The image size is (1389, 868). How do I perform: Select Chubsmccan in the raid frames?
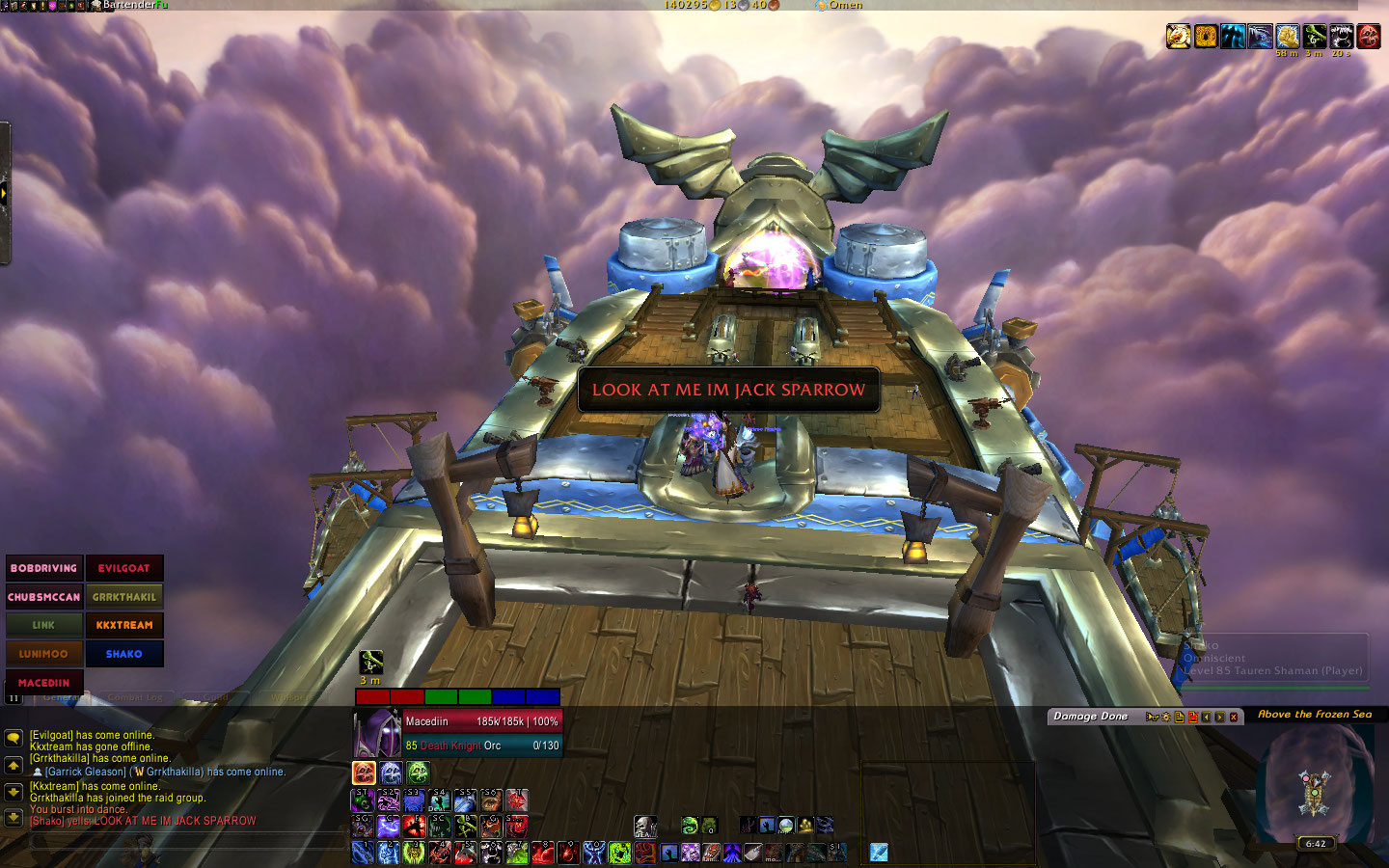pyautogui.click(x=43, y=597)
